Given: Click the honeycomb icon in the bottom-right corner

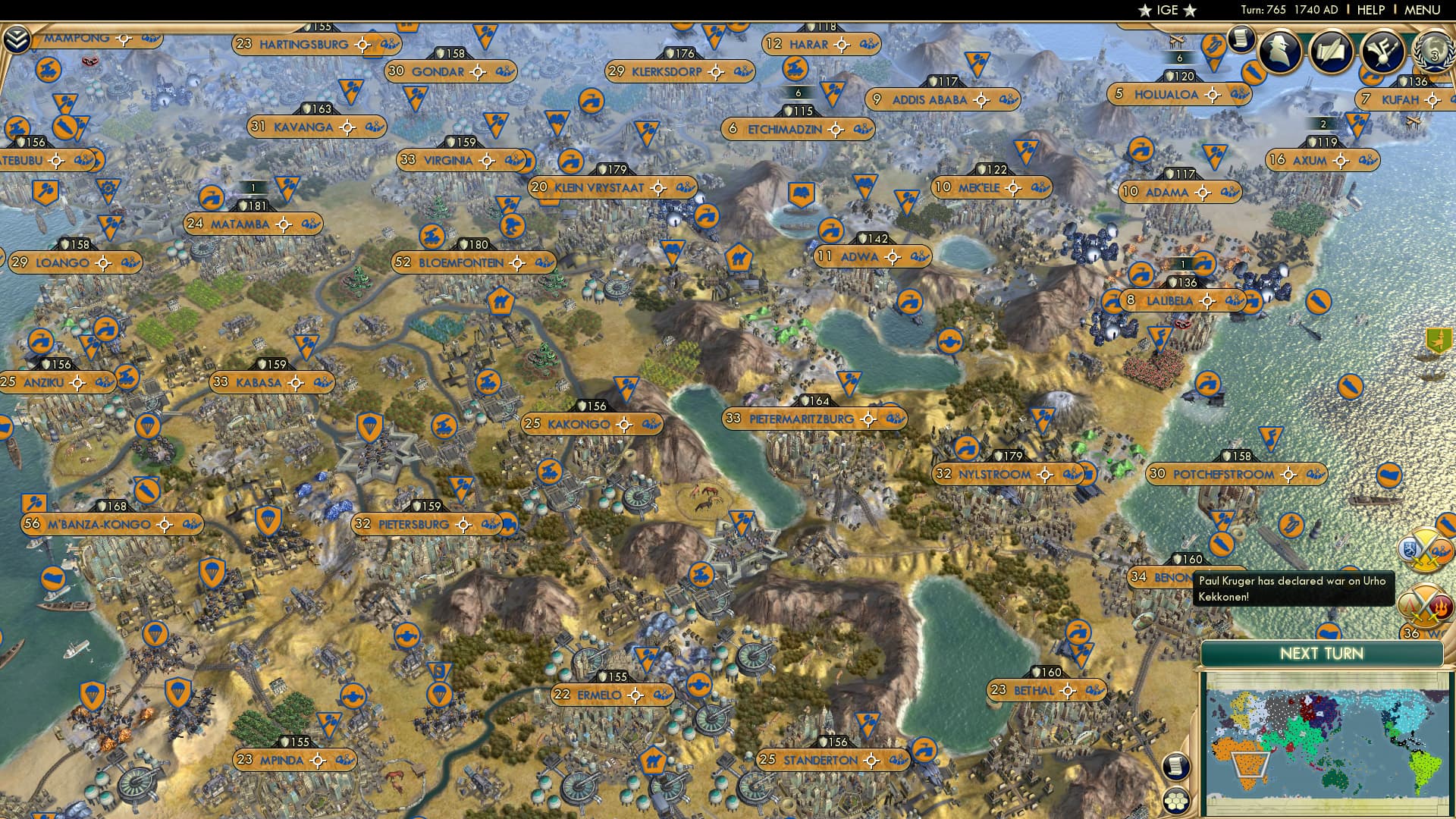Looking at the screenshot, I should (1176, 801).
